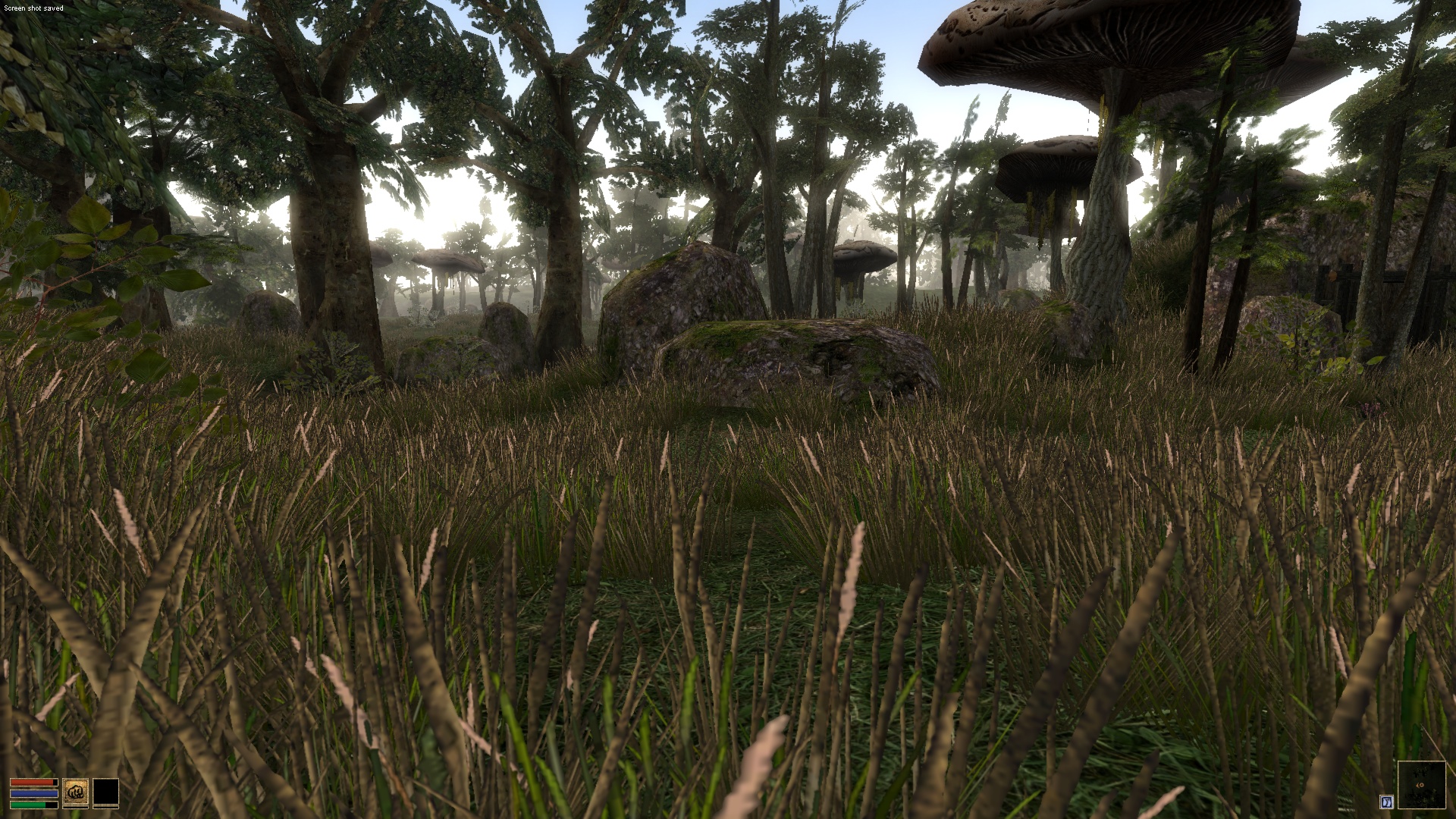
Task: Click the fist symbol inside the weapon box
Action: pos(75,792)
